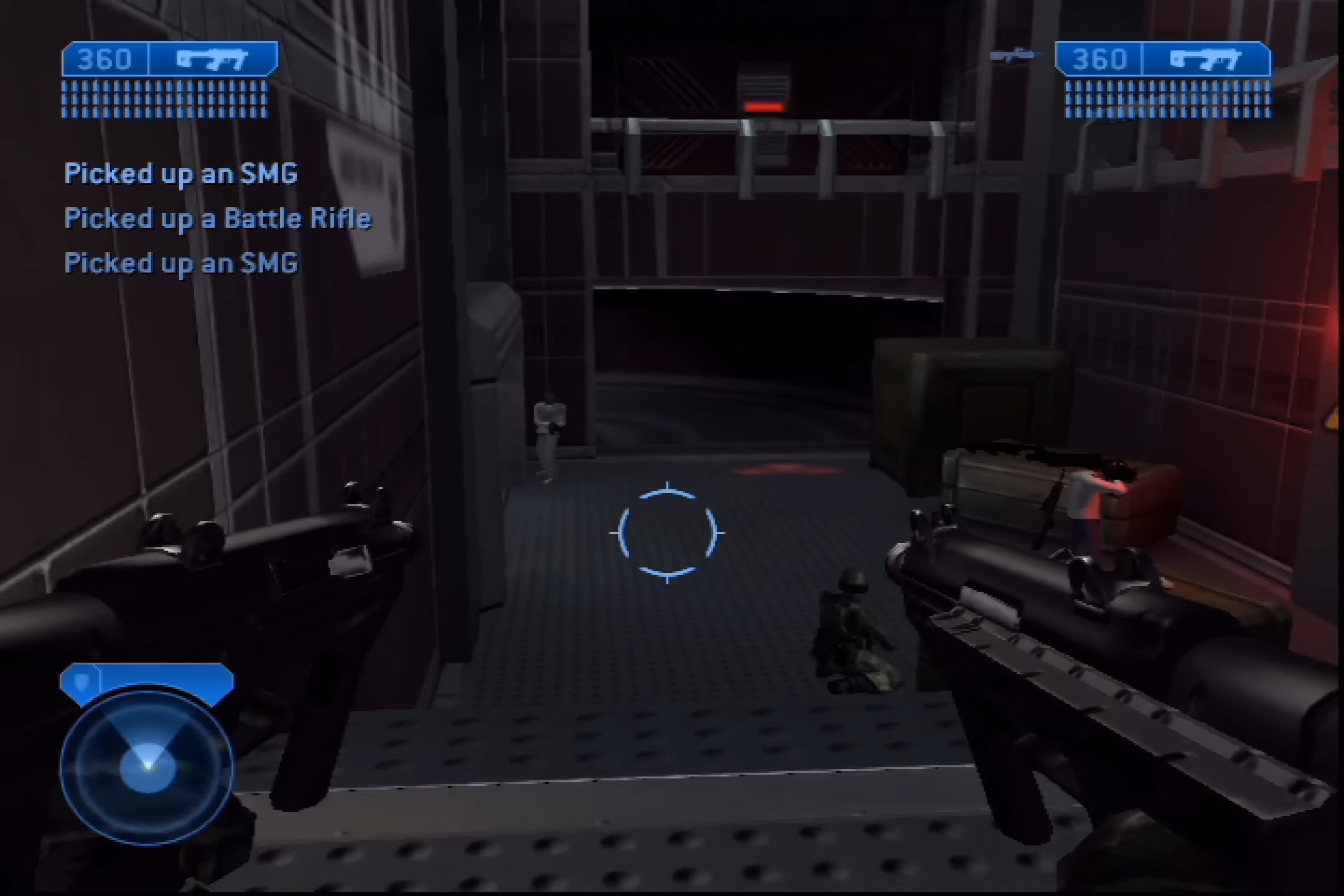
Task: Click the 'Picked up a Battle Rifle' message
Action: coord(219,219)
